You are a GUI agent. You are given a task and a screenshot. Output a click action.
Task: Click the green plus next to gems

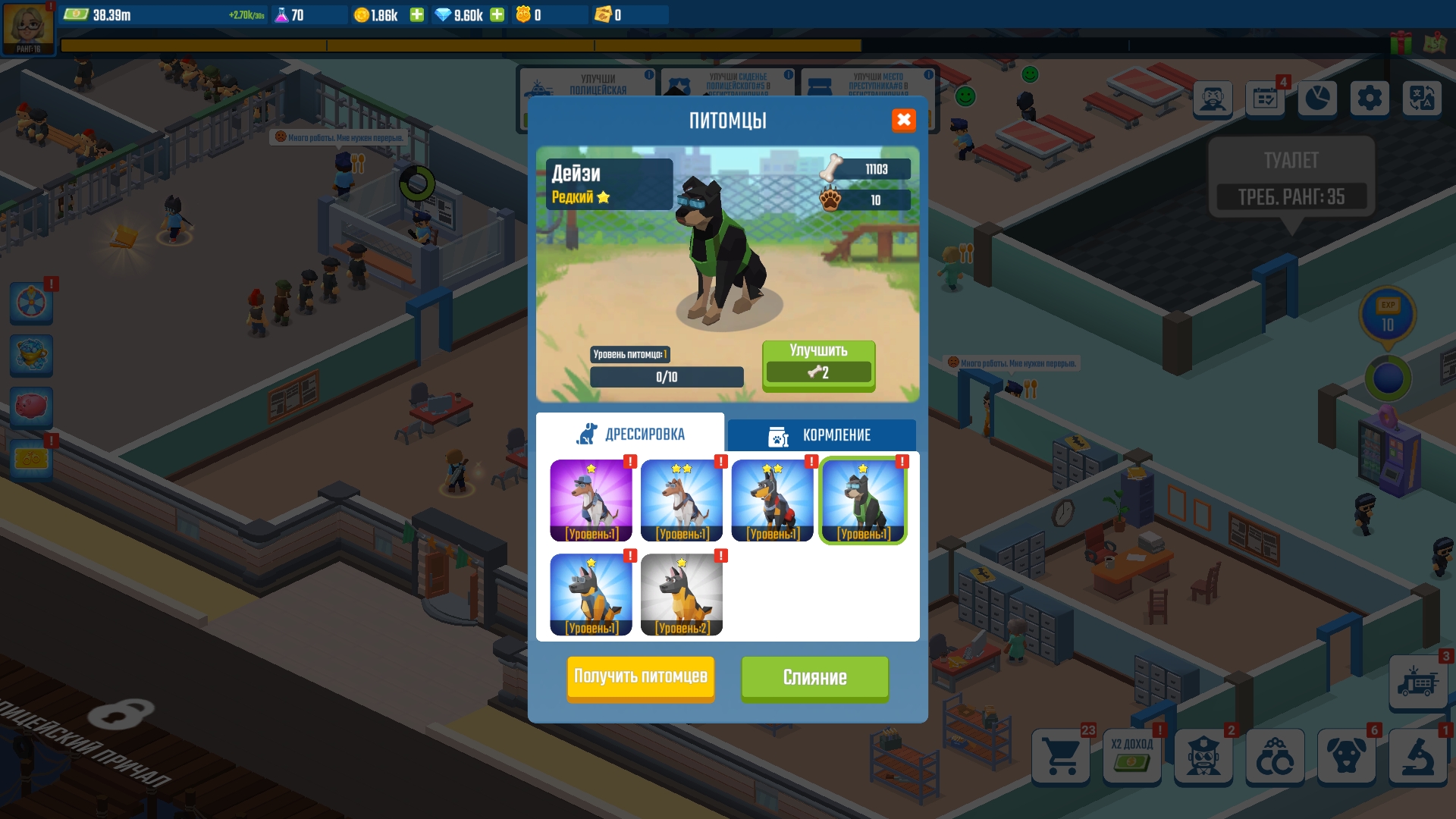tap(497, 14)
